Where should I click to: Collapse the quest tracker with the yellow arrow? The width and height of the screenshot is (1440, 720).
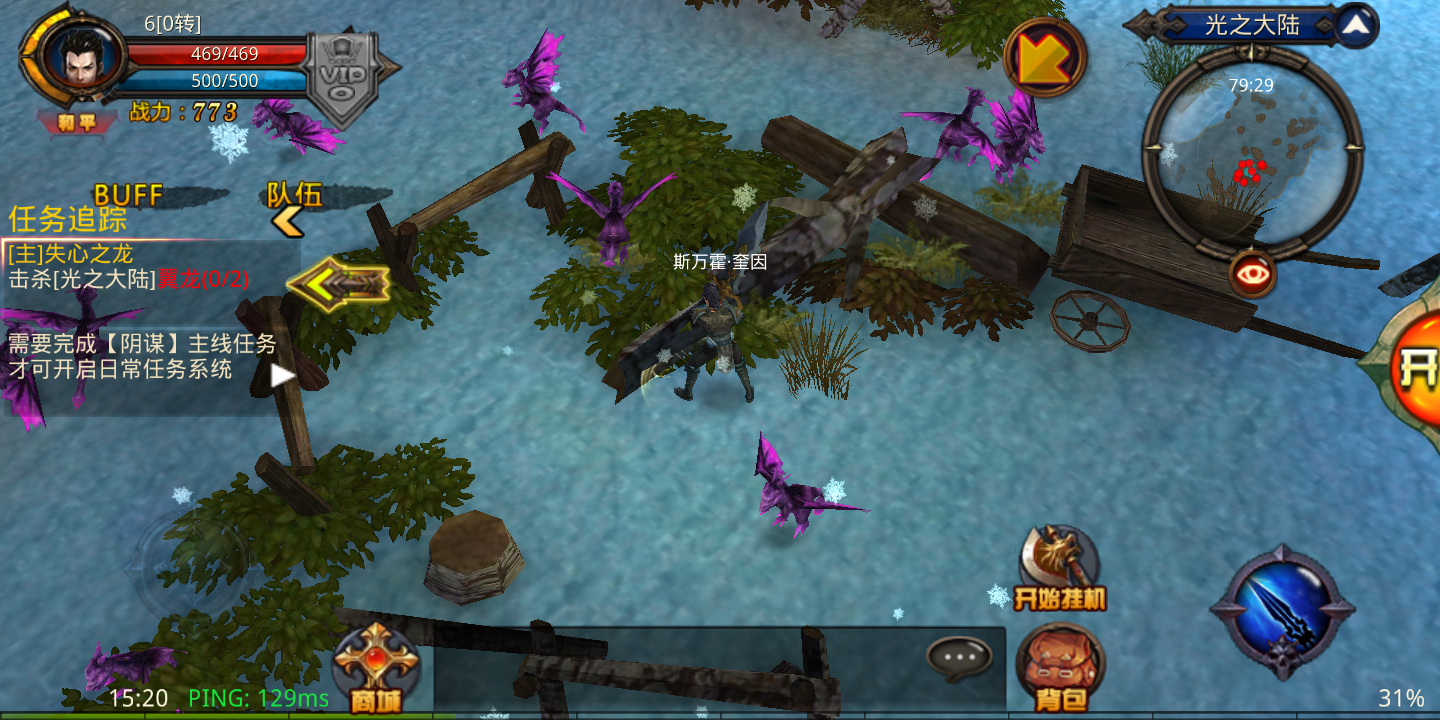(338, 284)
